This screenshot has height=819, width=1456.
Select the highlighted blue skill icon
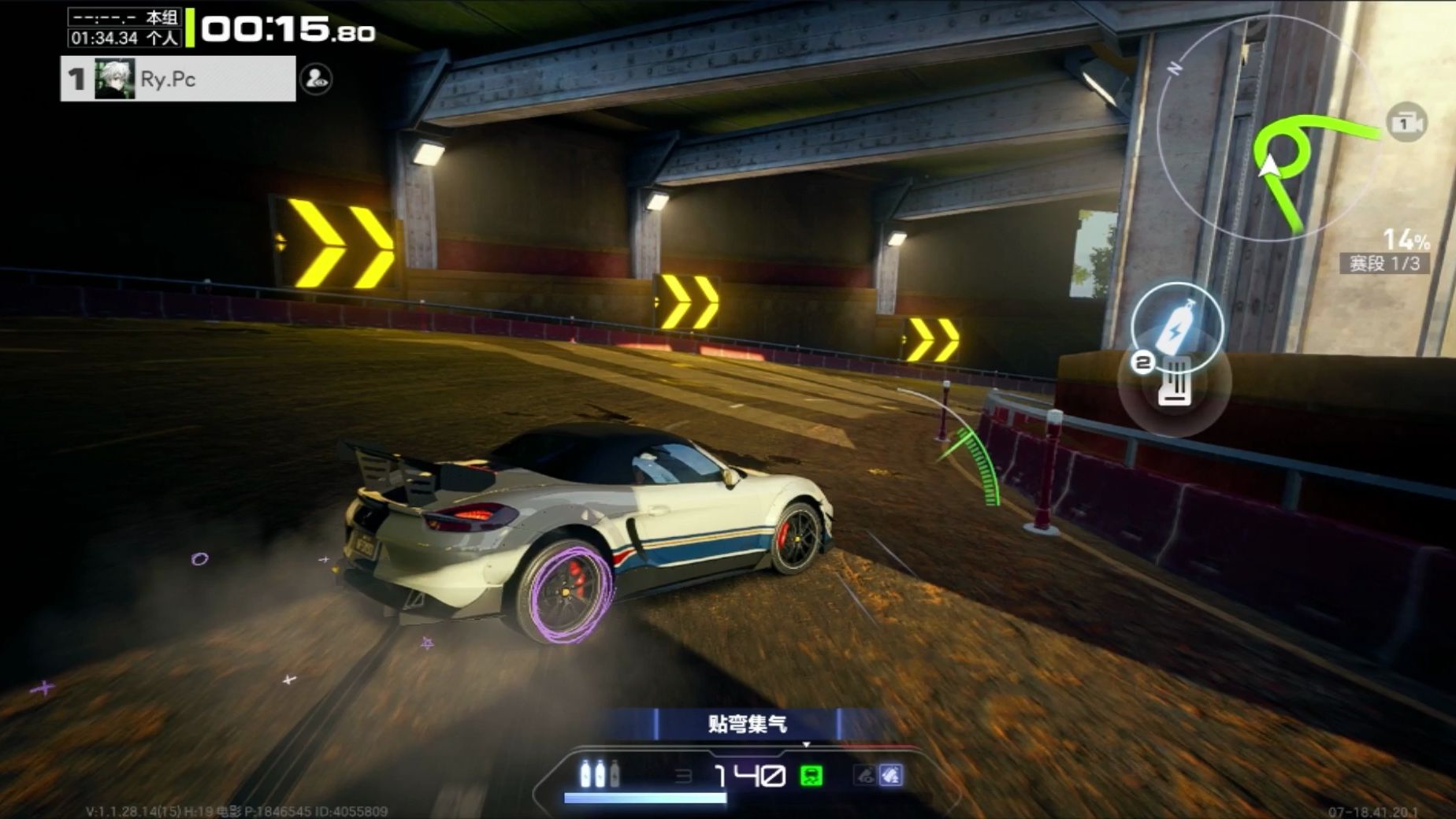[890, 776]
